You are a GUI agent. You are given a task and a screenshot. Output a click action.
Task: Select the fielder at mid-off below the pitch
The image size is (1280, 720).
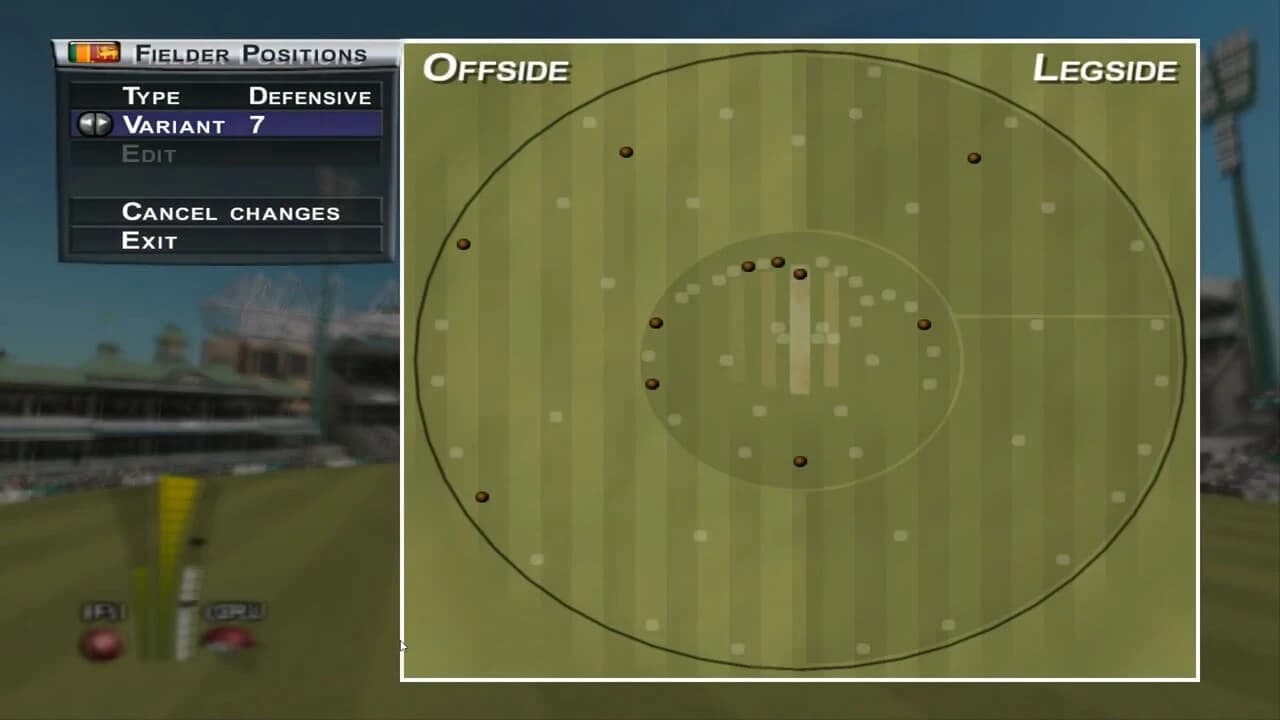click(800, 461)
